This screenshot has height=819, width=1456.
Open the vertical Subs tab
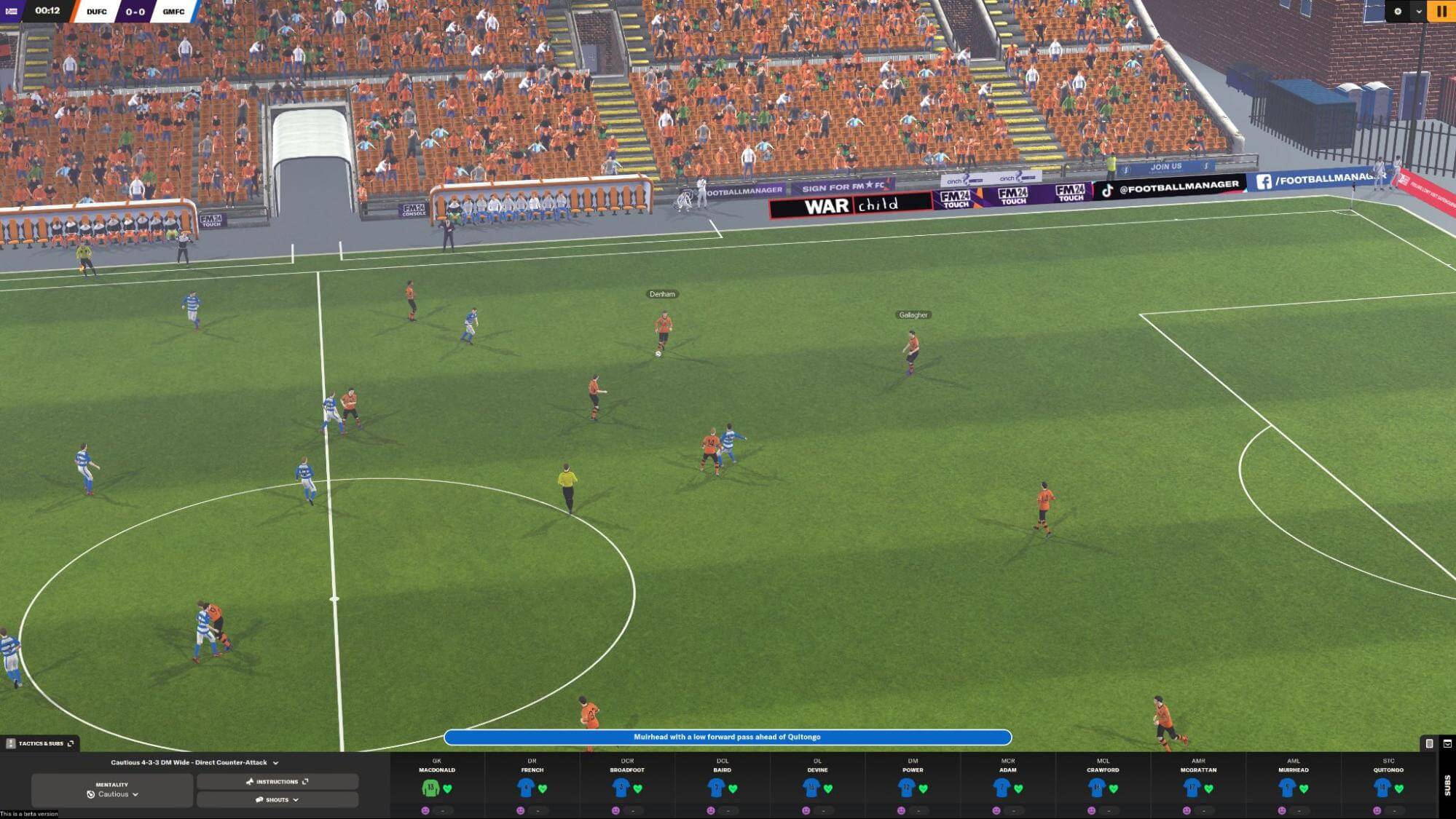[1447, 786]
